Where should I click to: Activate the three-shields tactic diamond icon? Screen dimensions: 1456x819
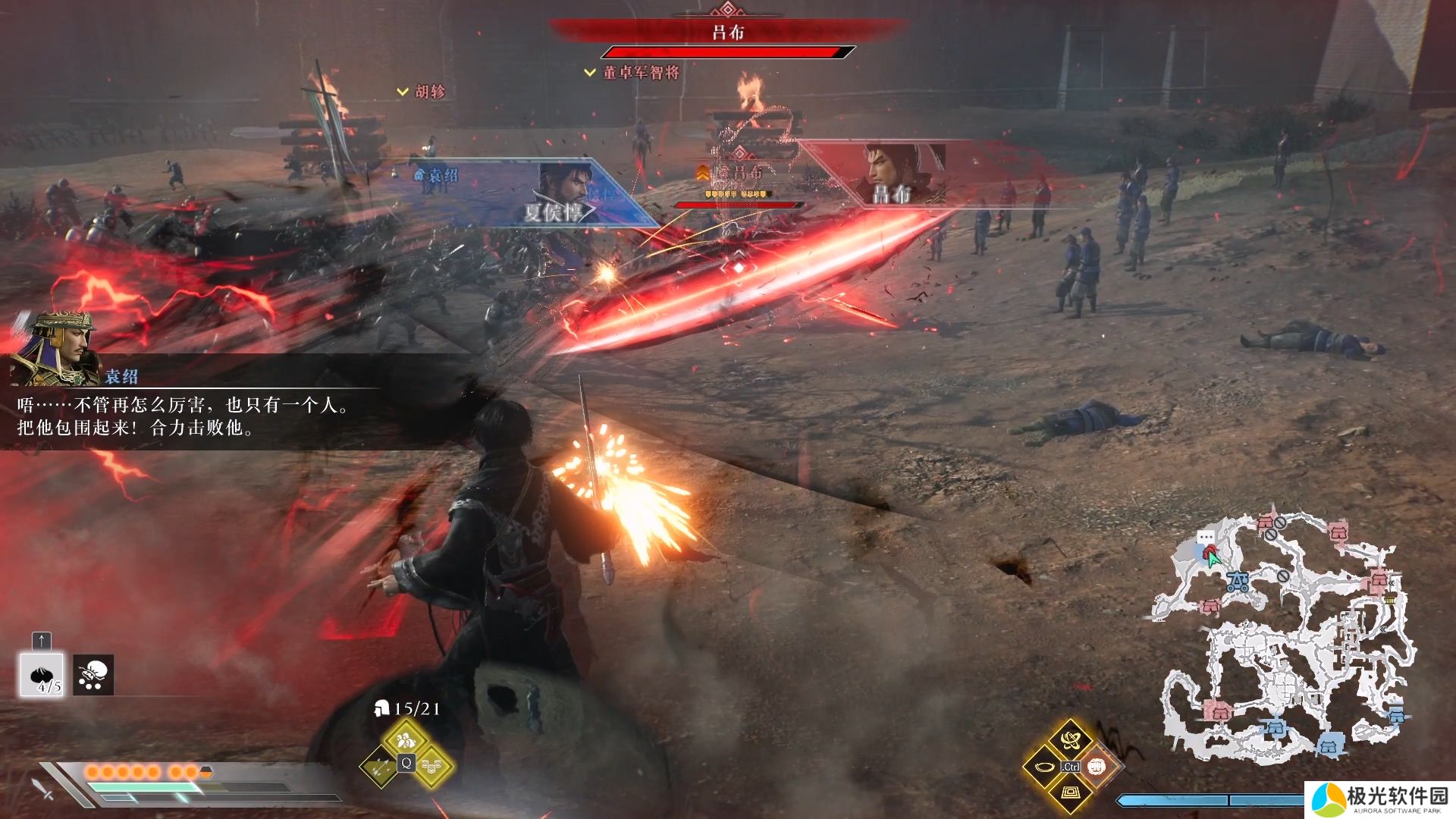coord(431,767)
